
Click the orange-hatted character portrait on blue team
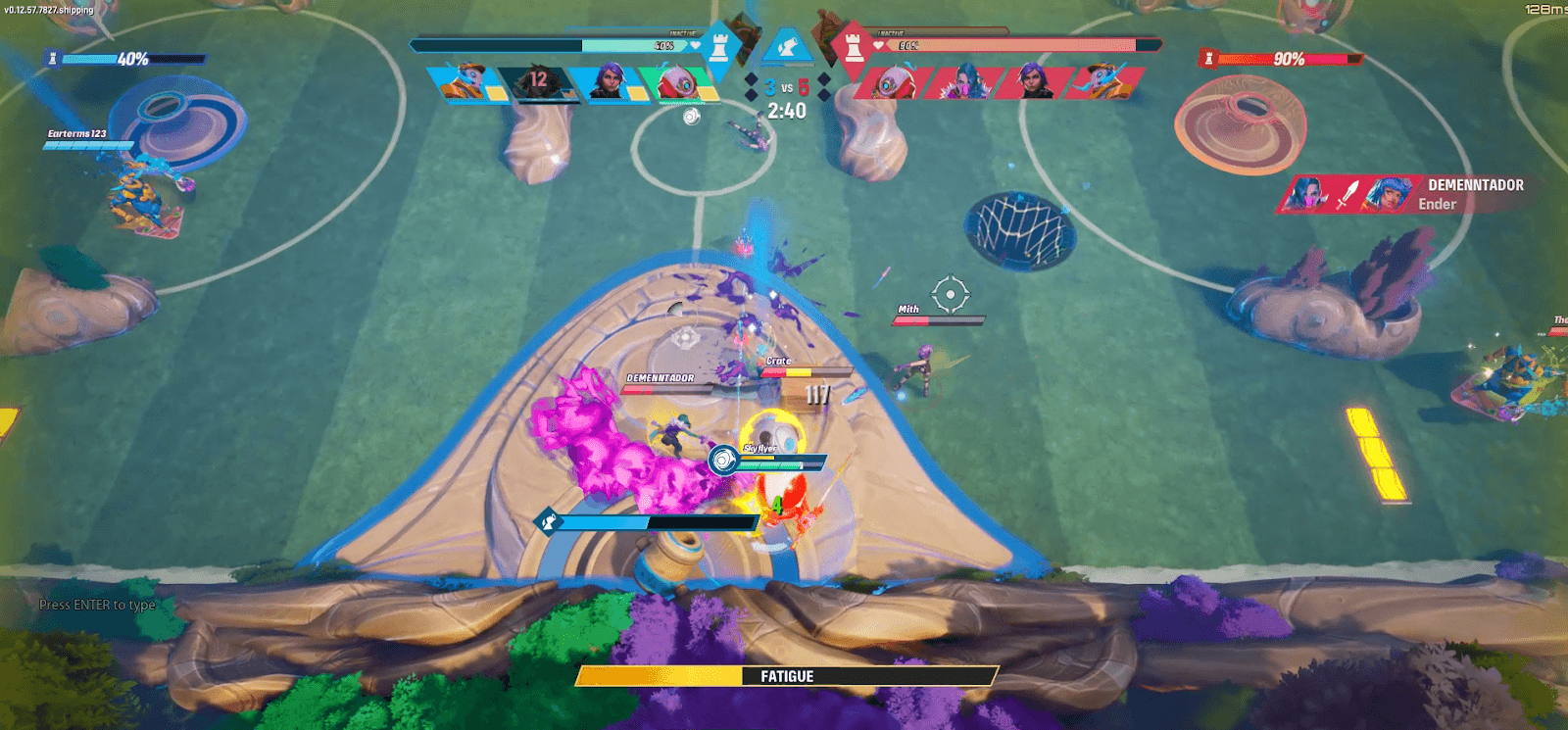(x=467, y=82)
